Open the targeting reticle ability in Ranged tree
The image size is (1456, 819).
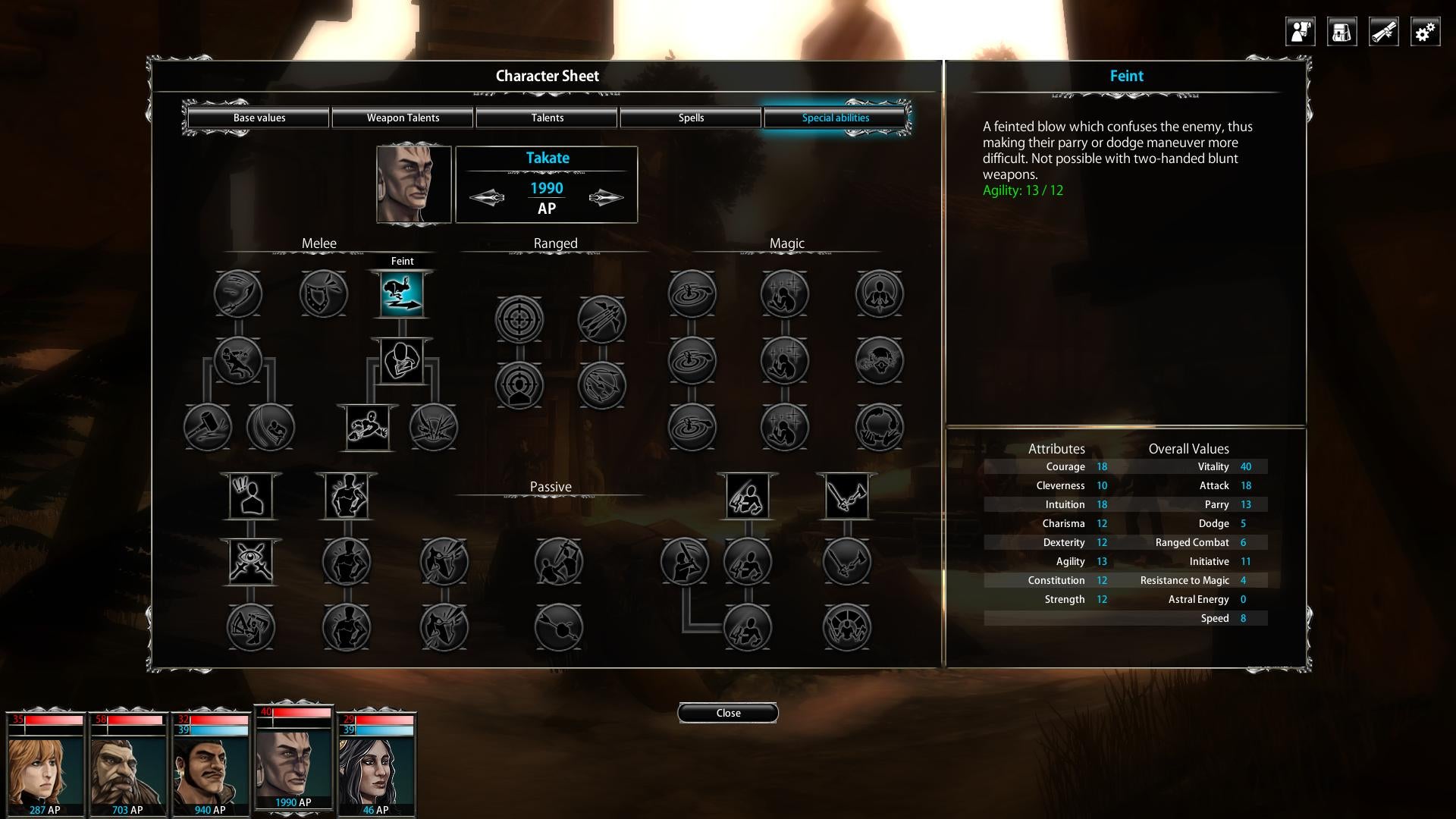[x=519, y=319]
